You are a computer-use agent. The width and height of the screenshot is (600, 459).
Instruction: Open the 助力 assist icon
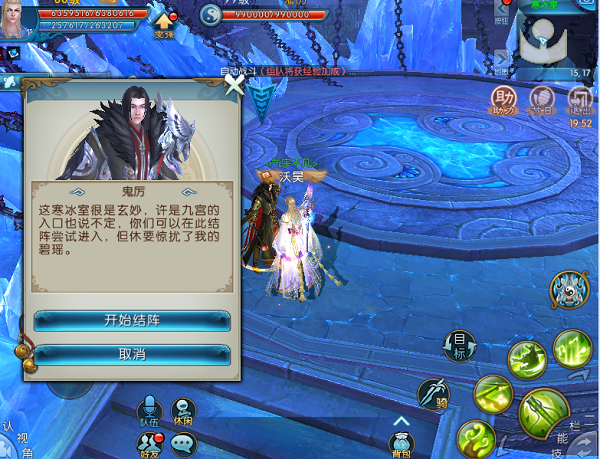tap(502, 98)
